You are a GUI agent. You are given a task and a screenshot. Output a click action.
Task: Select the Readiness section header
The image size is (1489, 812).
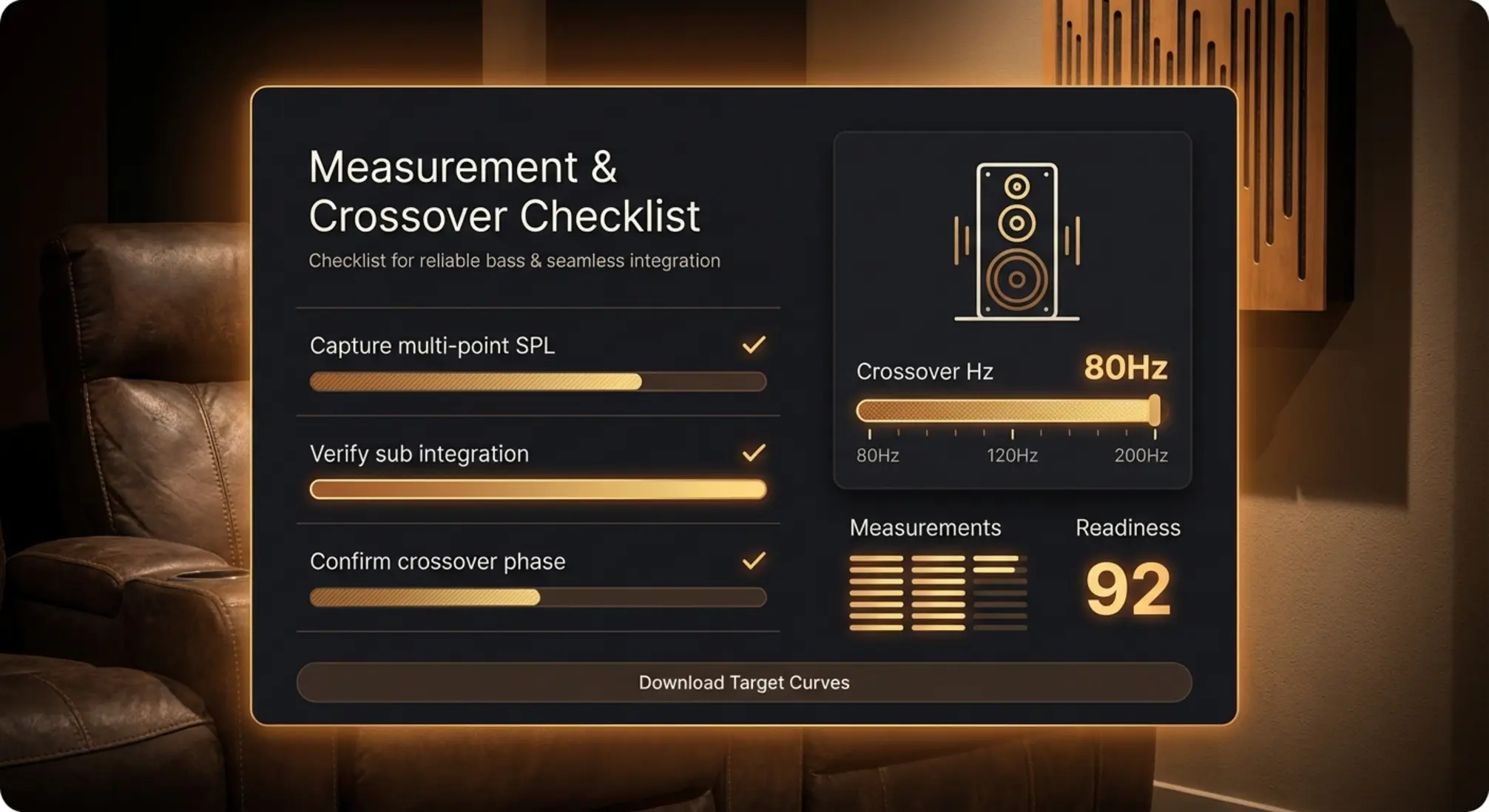tap(1127, 527)
